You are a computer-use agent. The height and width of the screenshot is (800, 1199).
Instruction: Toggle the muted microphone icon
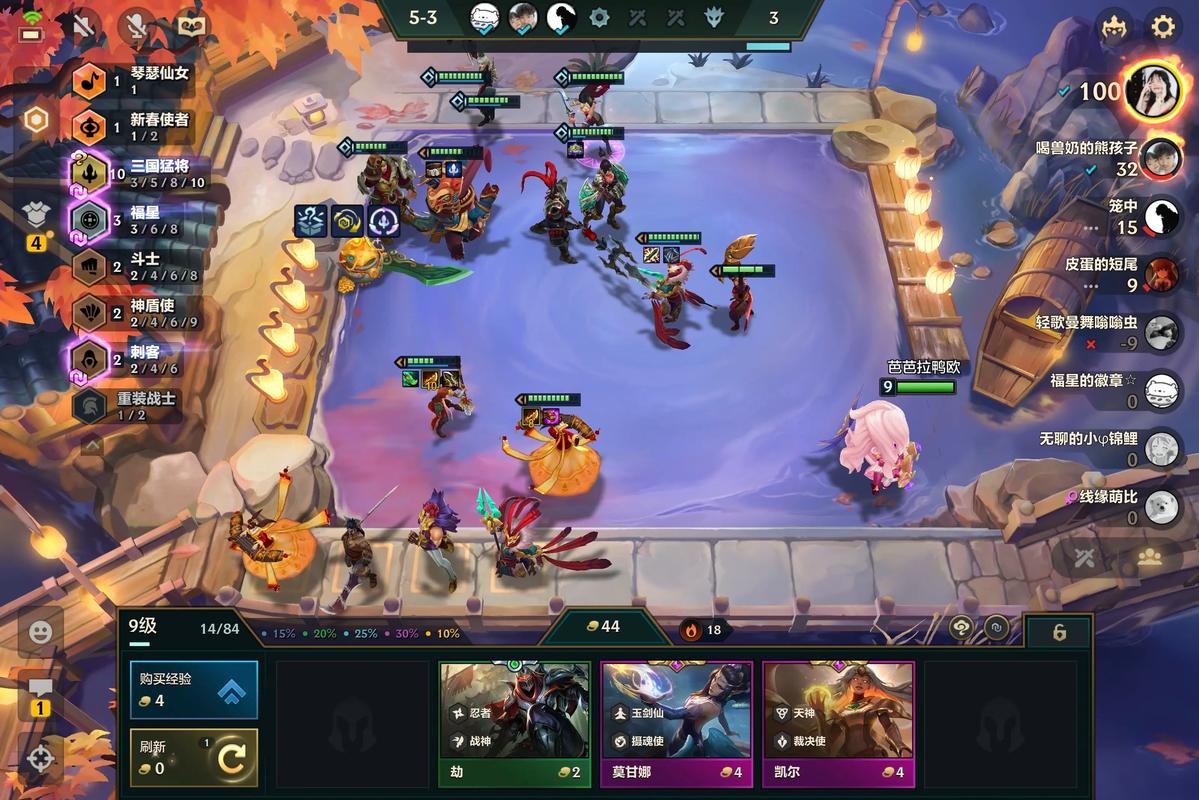pyautogui.click(x=136, y=26)
